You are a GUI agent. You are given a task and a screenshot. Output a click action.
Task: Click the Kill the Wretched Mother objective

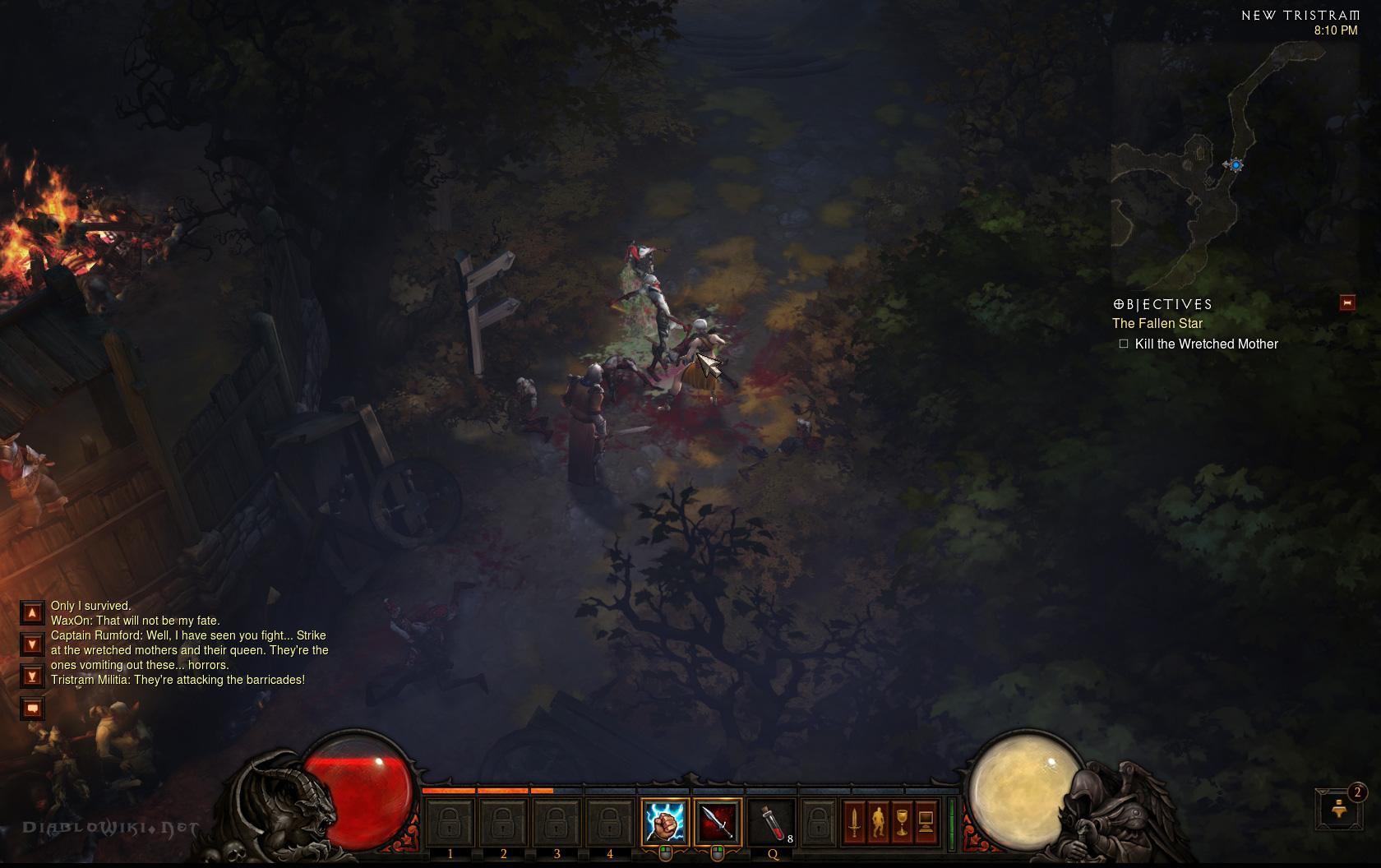1206,344
